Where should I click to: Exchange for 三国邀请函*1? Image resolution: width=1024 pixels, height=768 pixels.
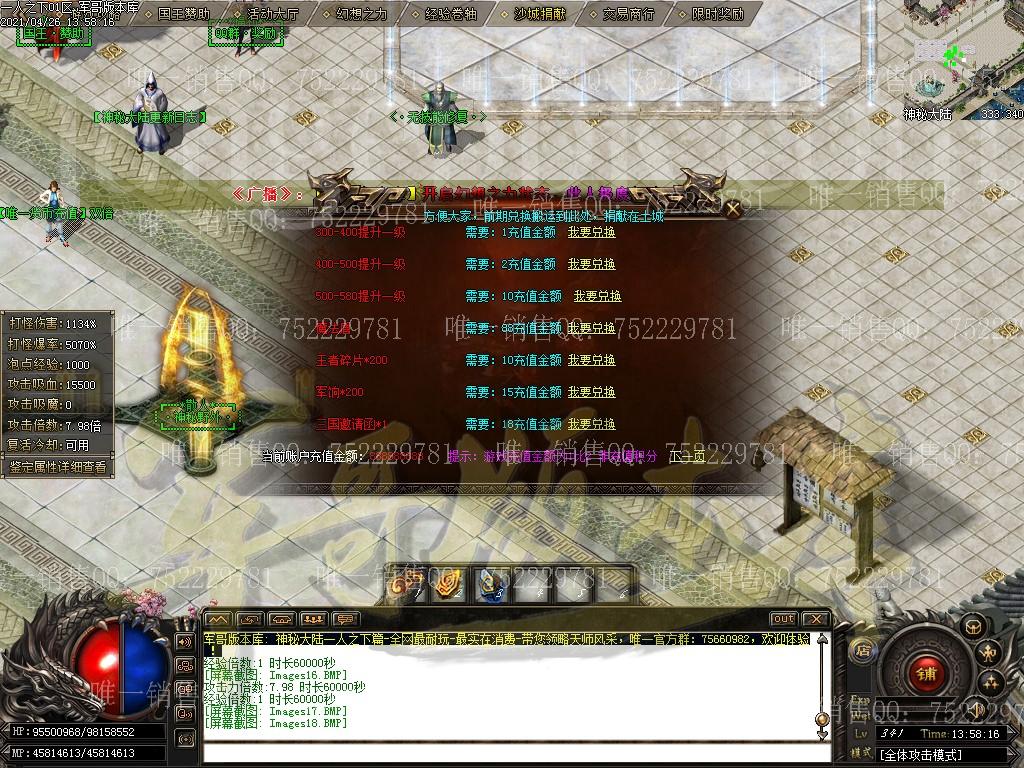click(x=592, y=424)
